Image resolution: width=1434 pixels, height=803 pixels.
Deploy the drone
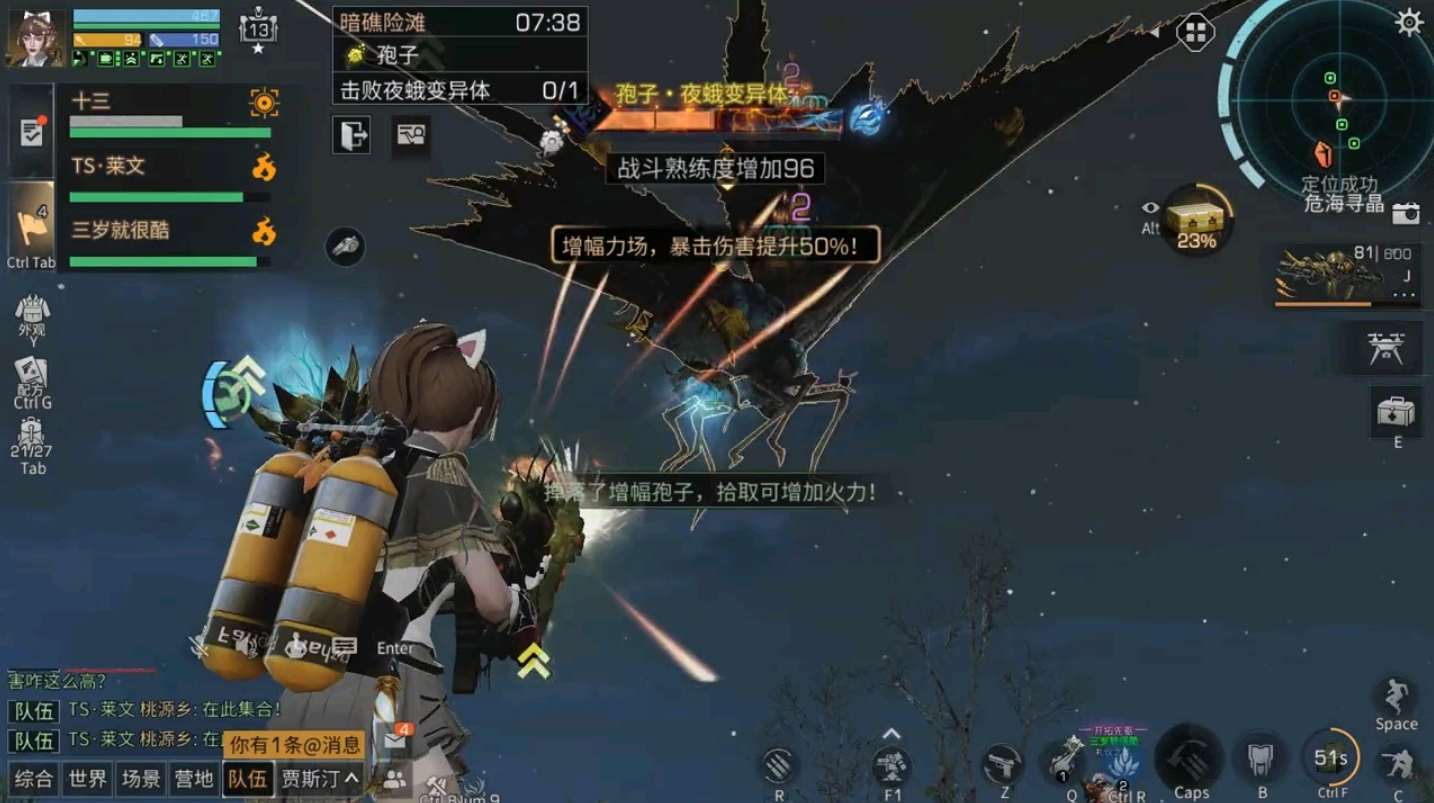(1387, 348)
